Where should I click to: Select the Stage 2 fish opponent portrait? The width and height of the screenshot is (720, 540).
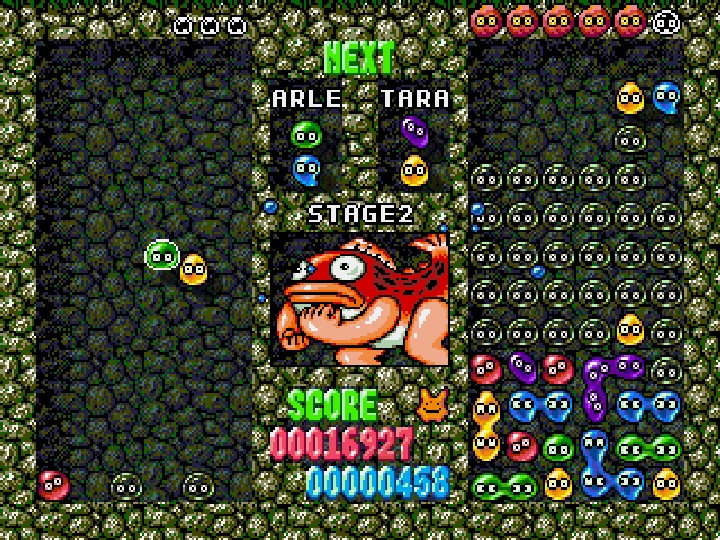point(360,299)
